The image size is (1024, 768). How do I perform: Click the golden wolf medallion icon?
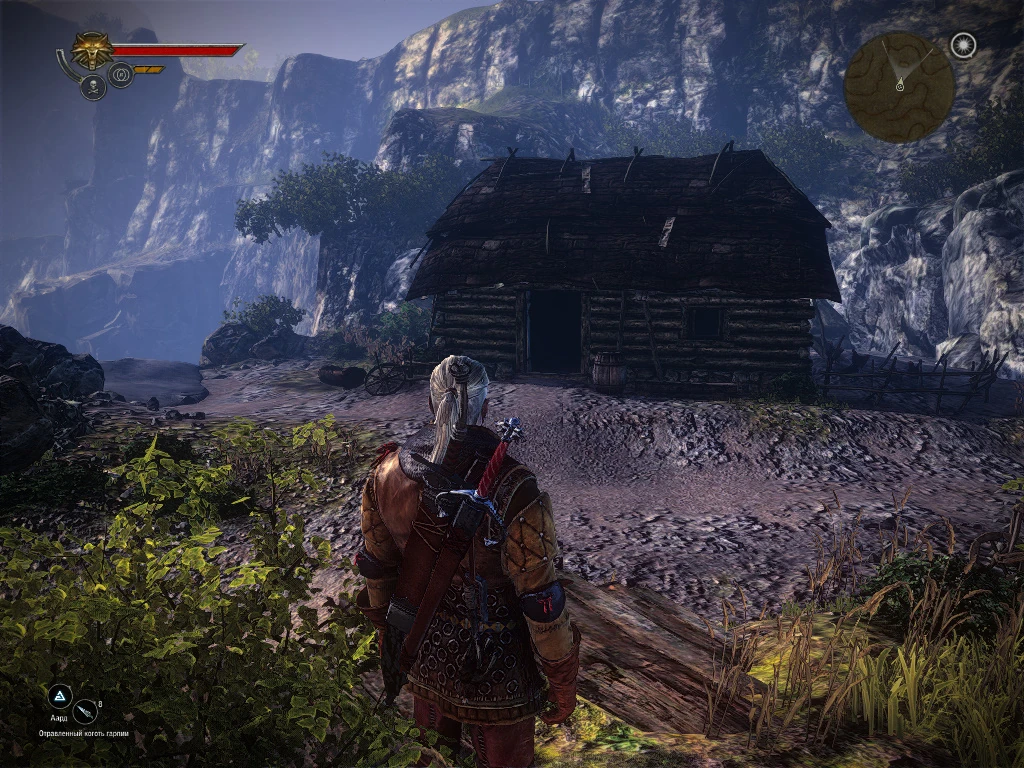(x=93, y=51)
